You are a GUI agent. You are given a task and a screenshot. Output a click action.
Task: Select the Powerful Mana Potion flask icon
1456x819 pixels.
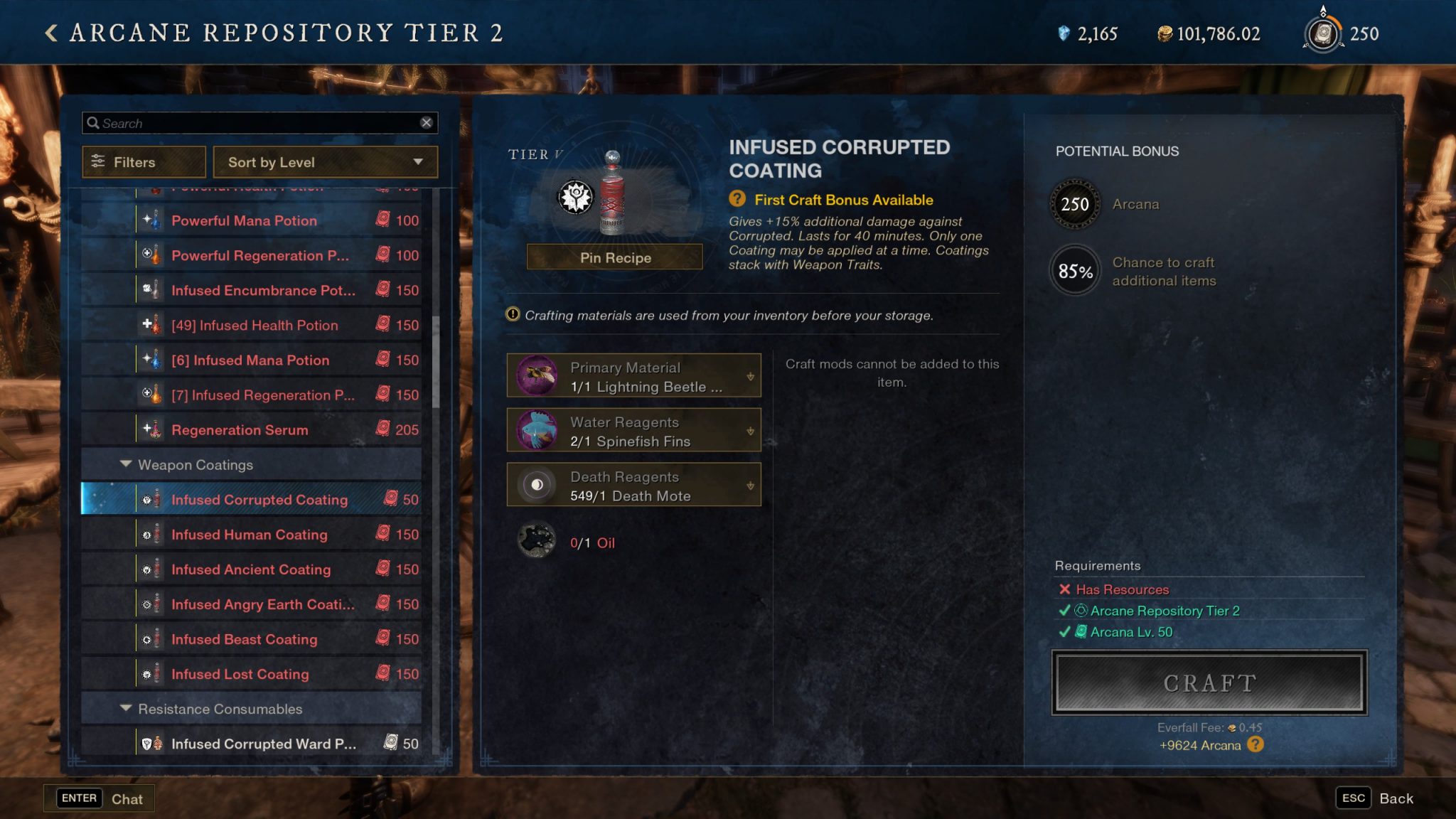pyautogui.click(x=153, y=220)
